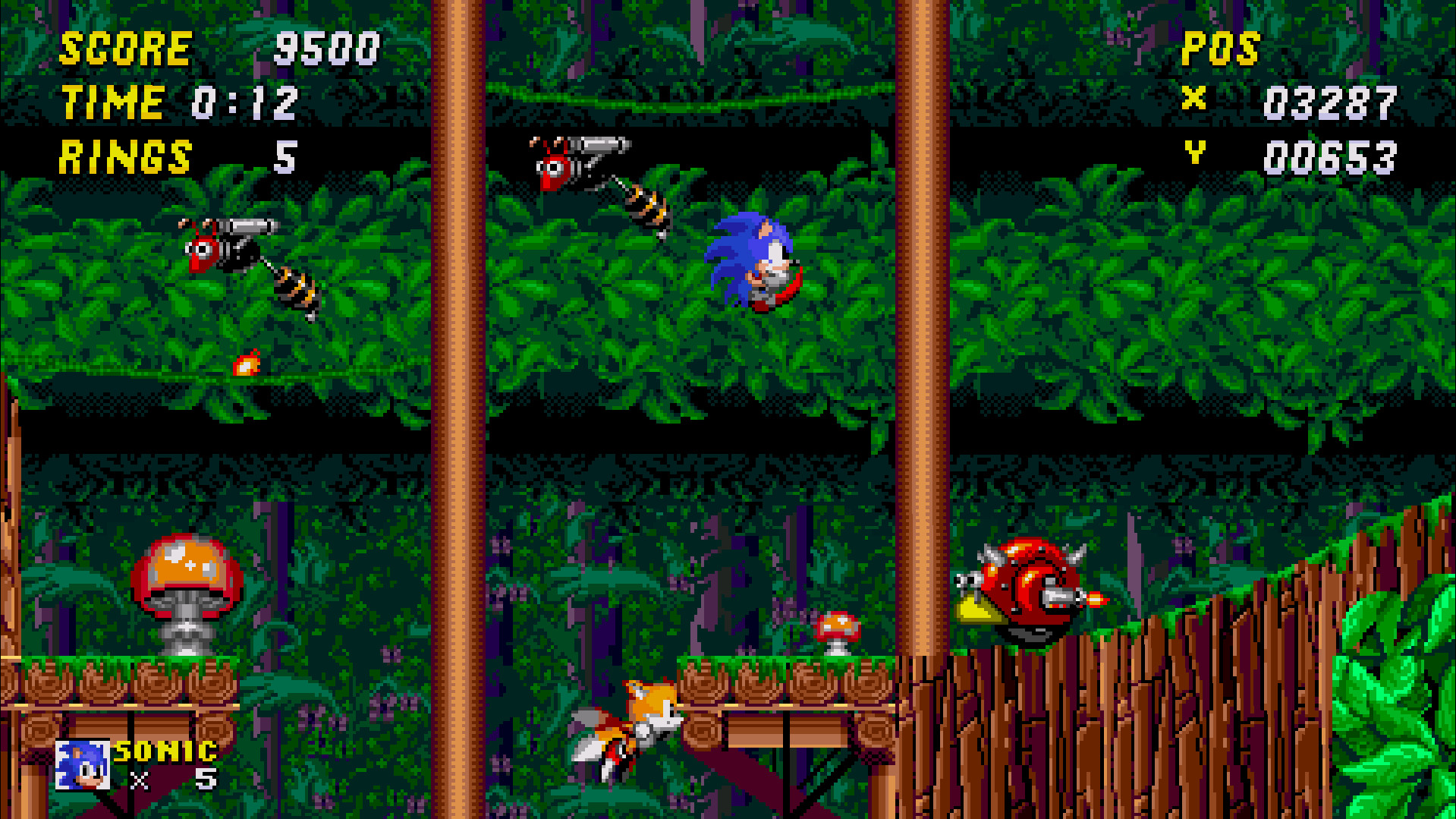Click Sonic jumping in the center panel
Viewport: 1456px width, 819px height.
point(755,262)
